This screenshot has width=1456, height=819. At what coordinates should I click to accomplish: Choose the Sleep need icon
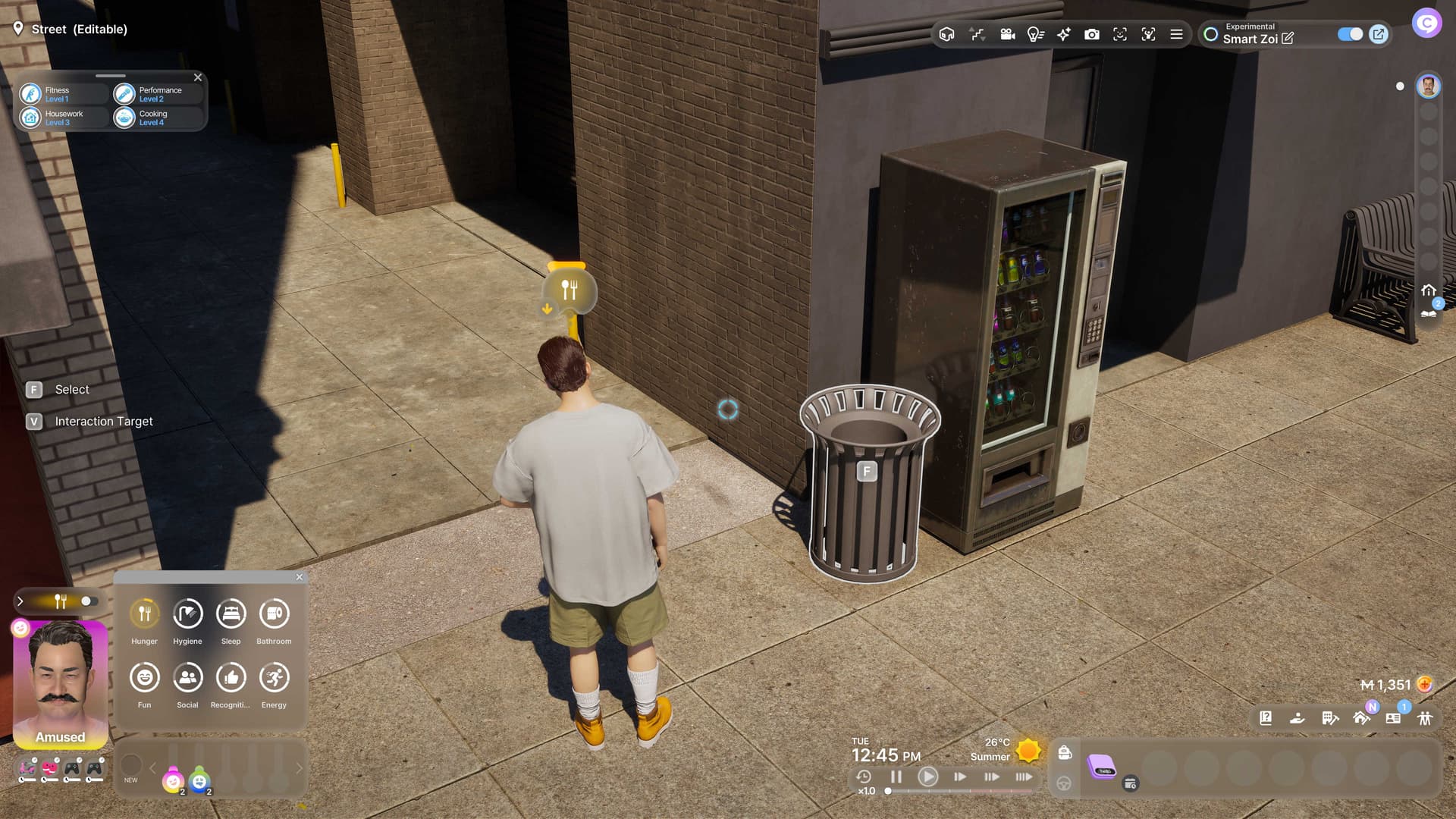tap(231, 613)
